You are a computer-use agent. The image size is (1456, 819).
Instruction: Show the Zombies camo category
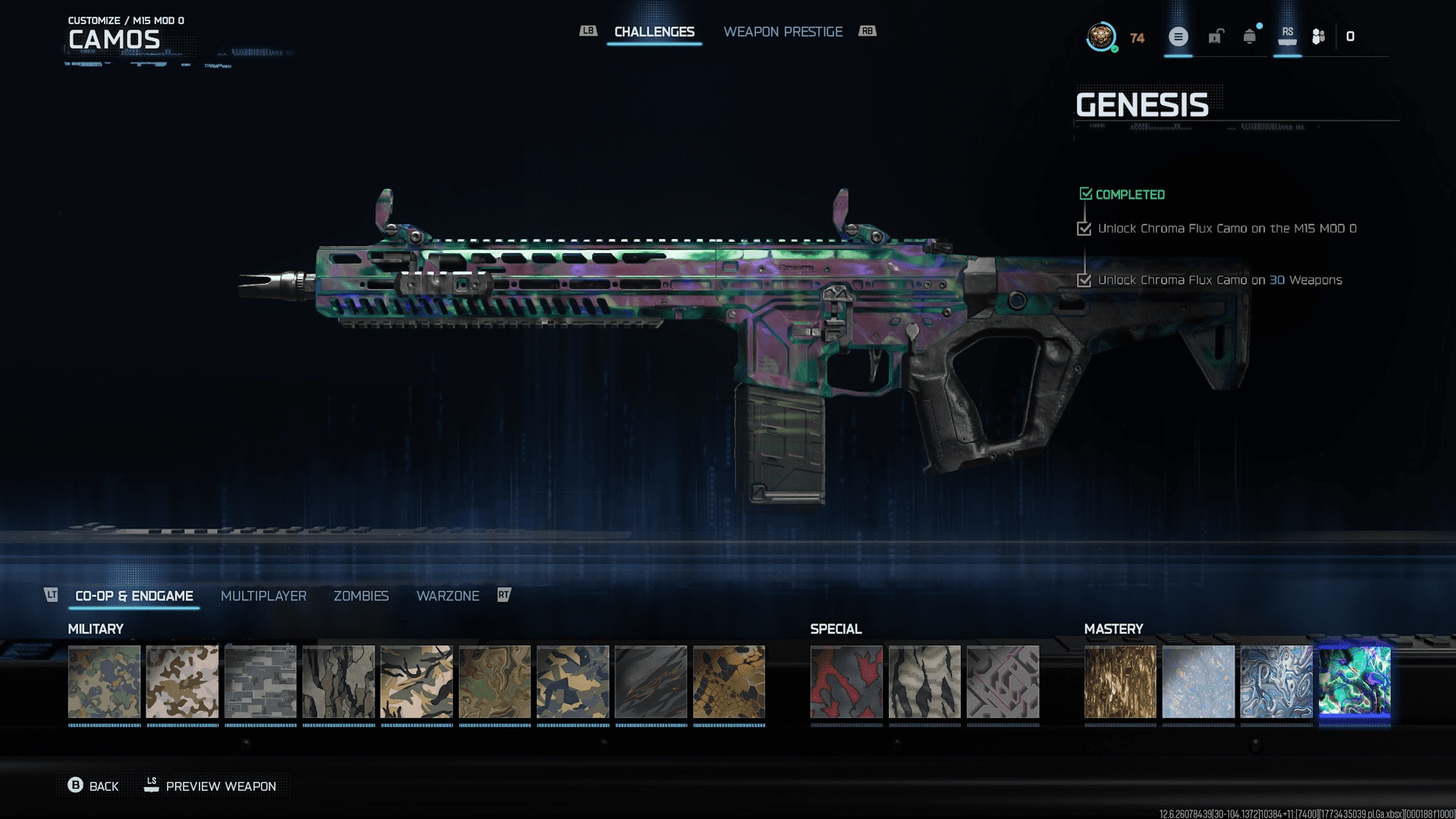[x=361, y=596]
